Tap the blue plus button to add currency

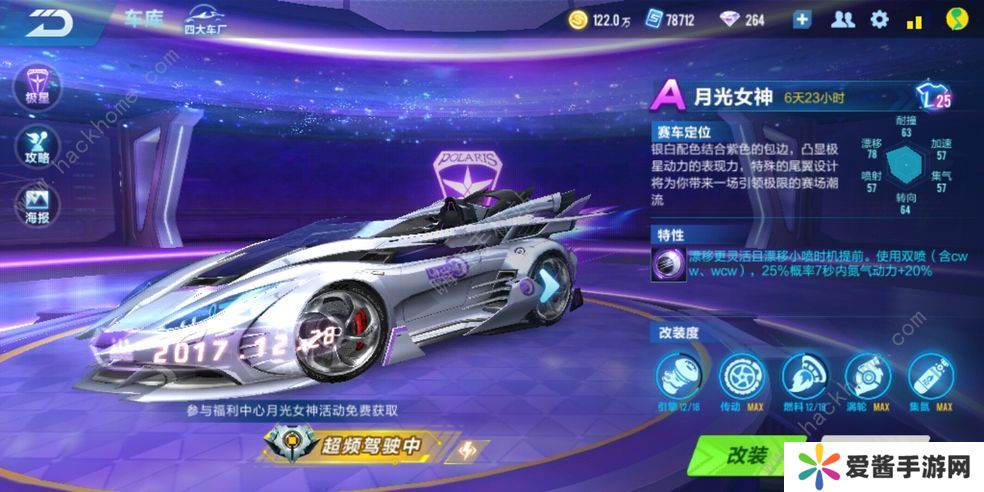(x=801, y=20)
